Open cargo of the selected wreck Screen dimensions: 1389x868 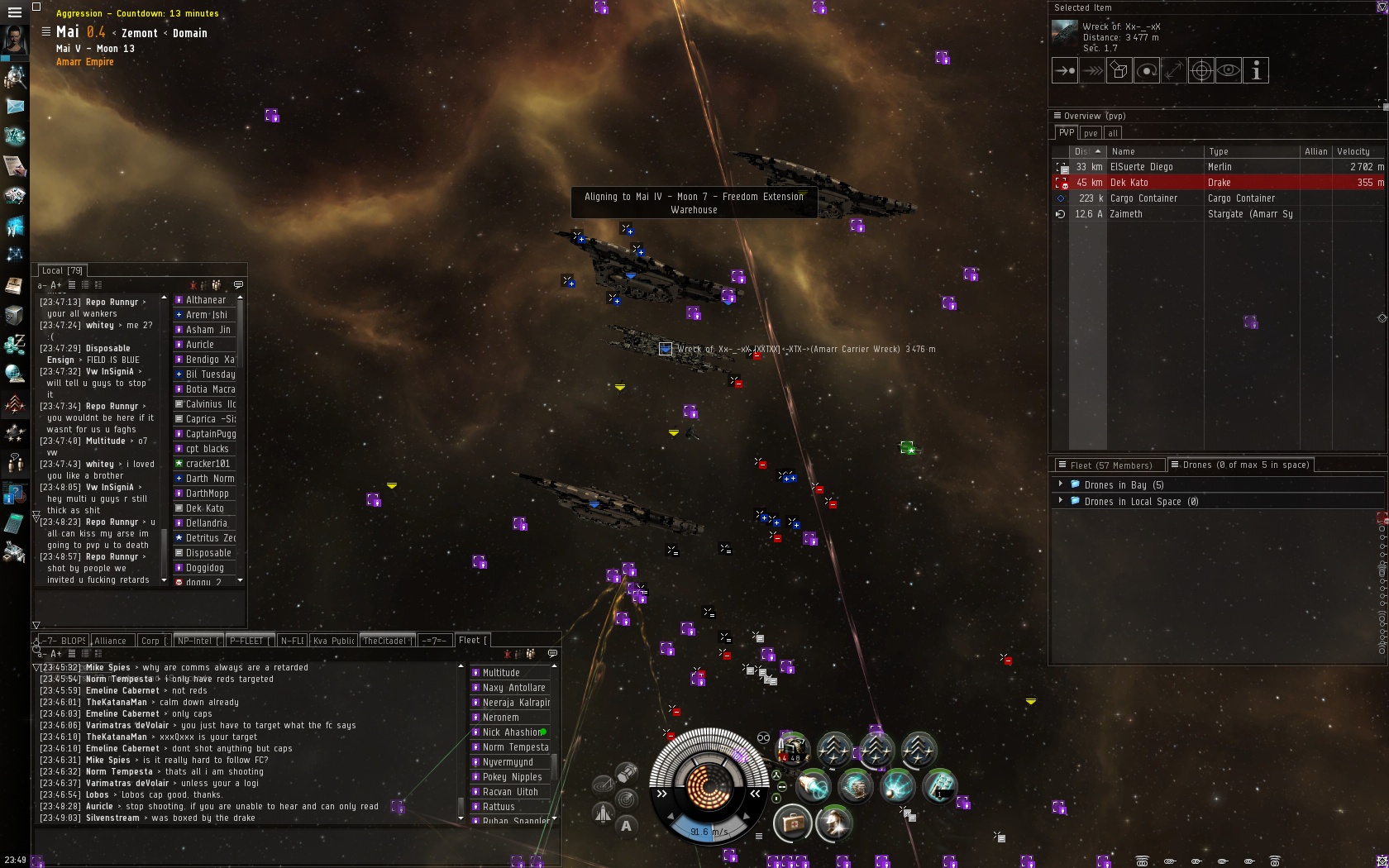point(1119,71)
